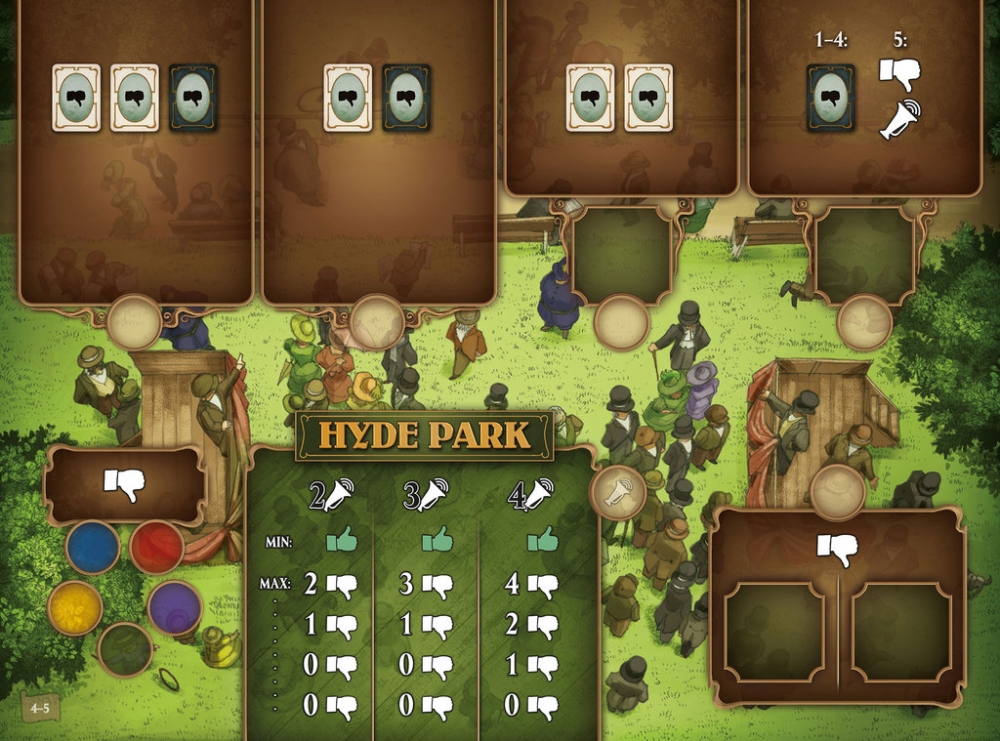This screenshot has height=741, width=1000.
Task: Click the Hyde Park title banner
Action: pyautogui.click(x=424, y=435)
